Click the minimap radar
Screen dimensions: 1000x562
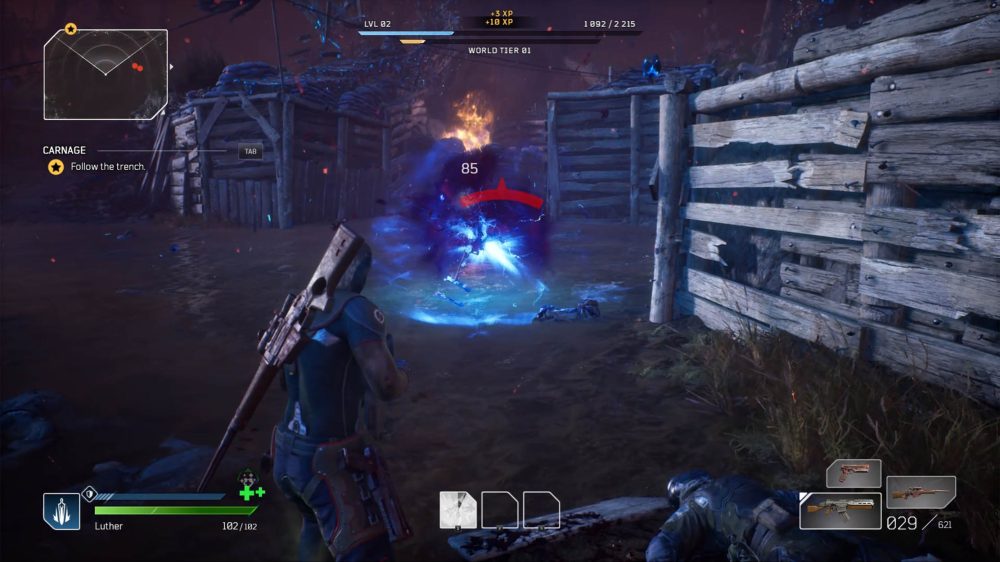click(105, 73)
